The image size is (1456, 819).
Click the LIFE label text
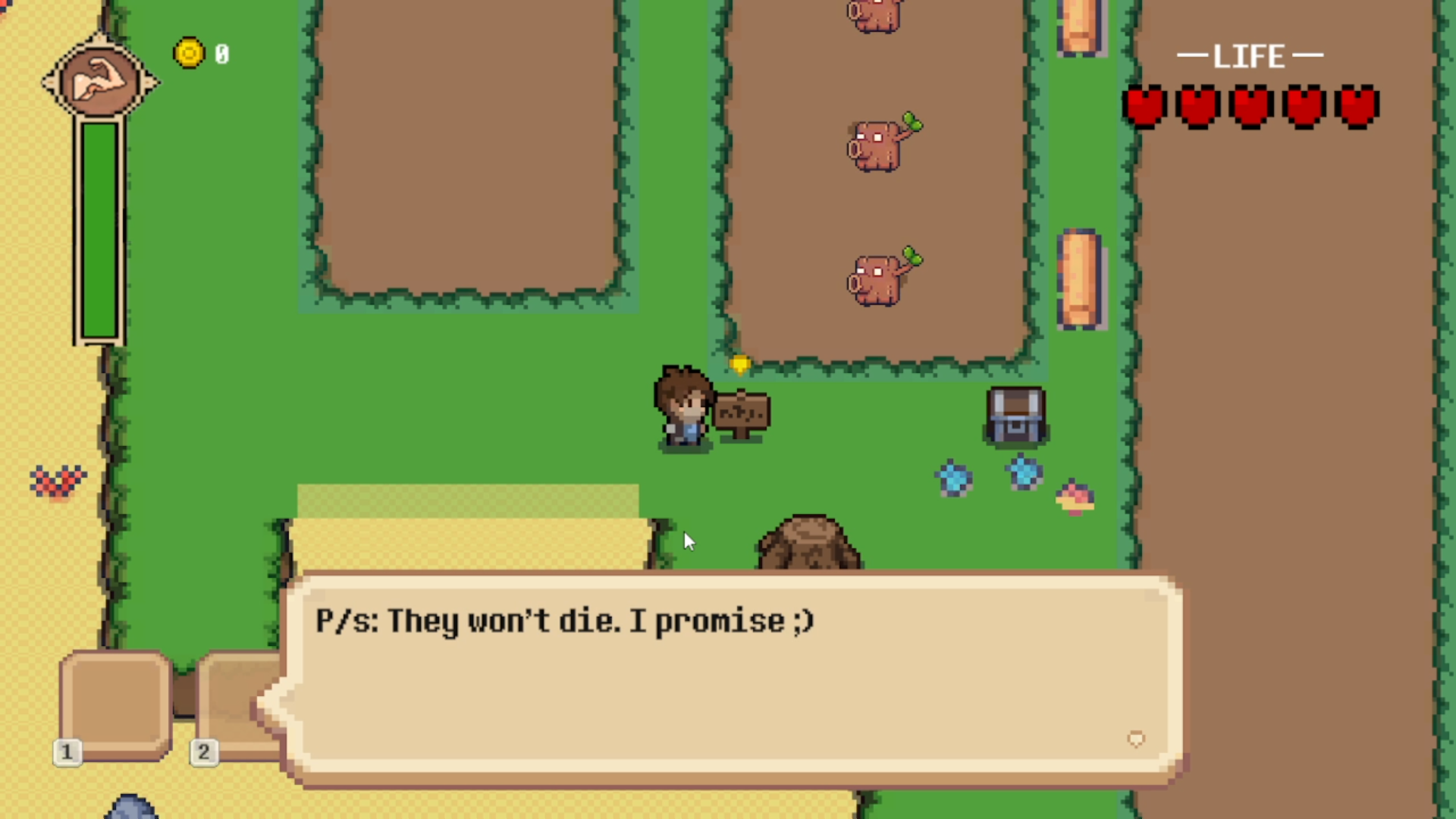1250,56
